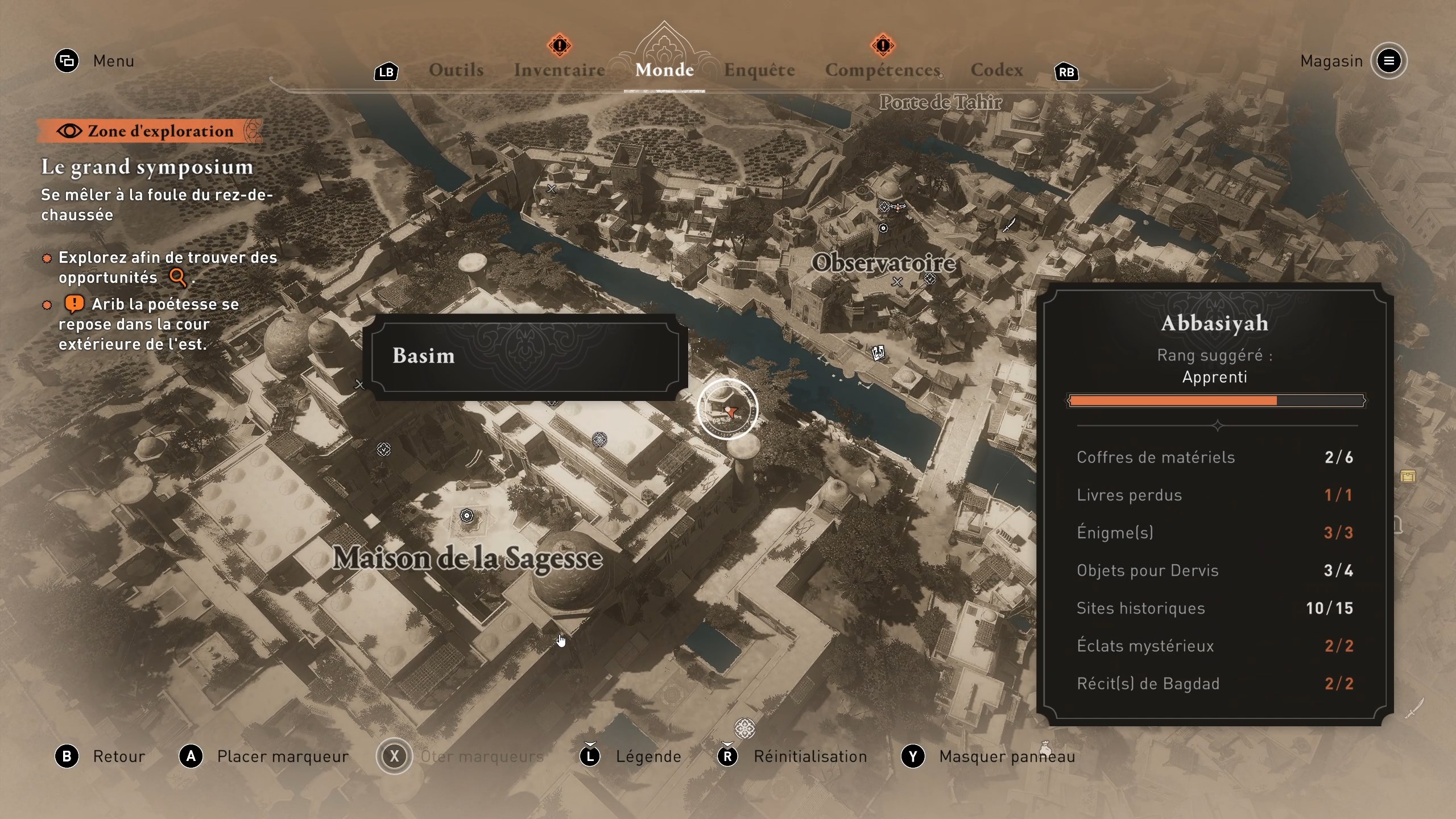Select the Coffres de matériels row
Screen dimensions: 1456x819
1215,457
